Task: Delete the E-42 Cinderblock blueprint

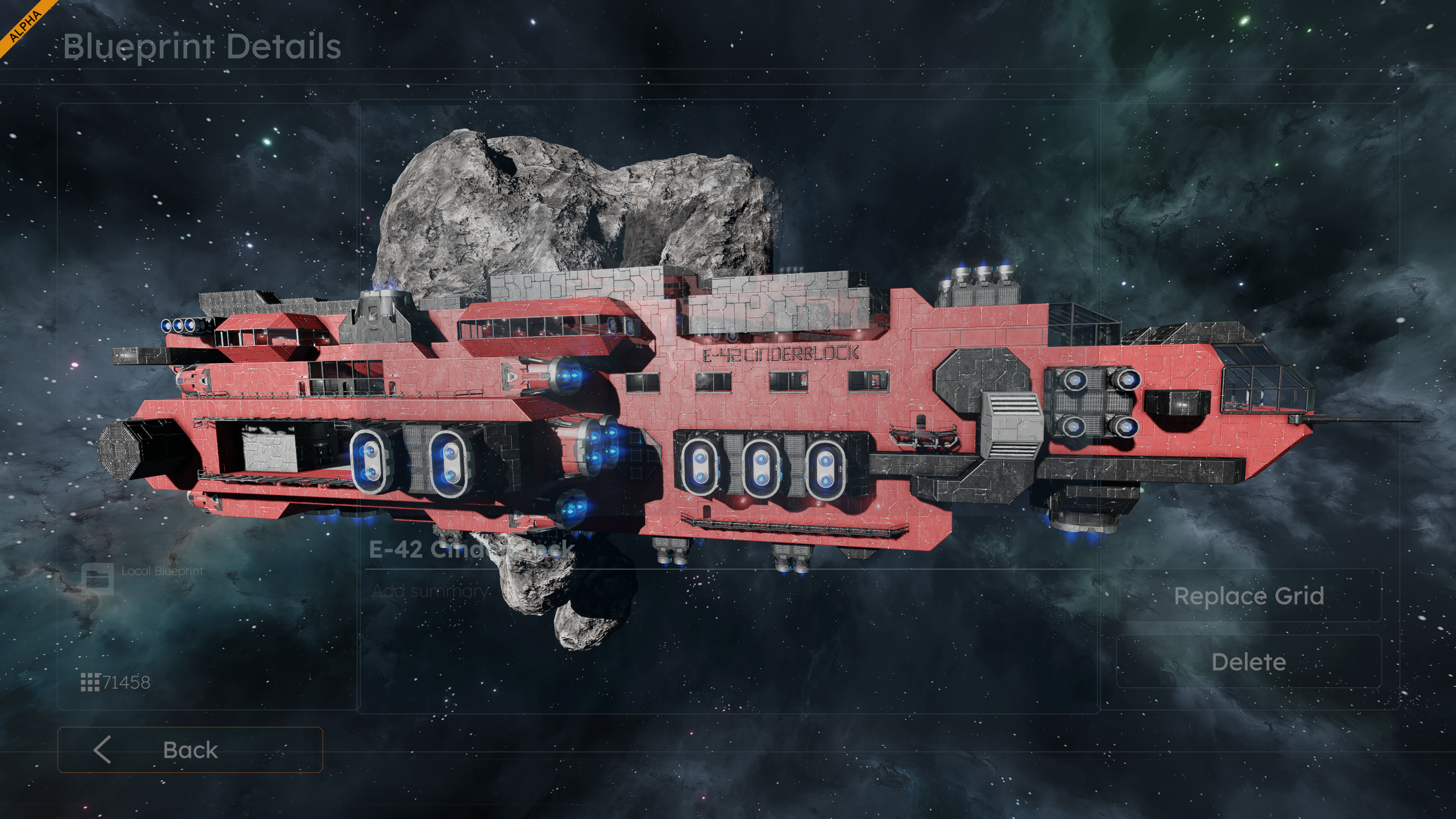Action: pos(1248,661)
